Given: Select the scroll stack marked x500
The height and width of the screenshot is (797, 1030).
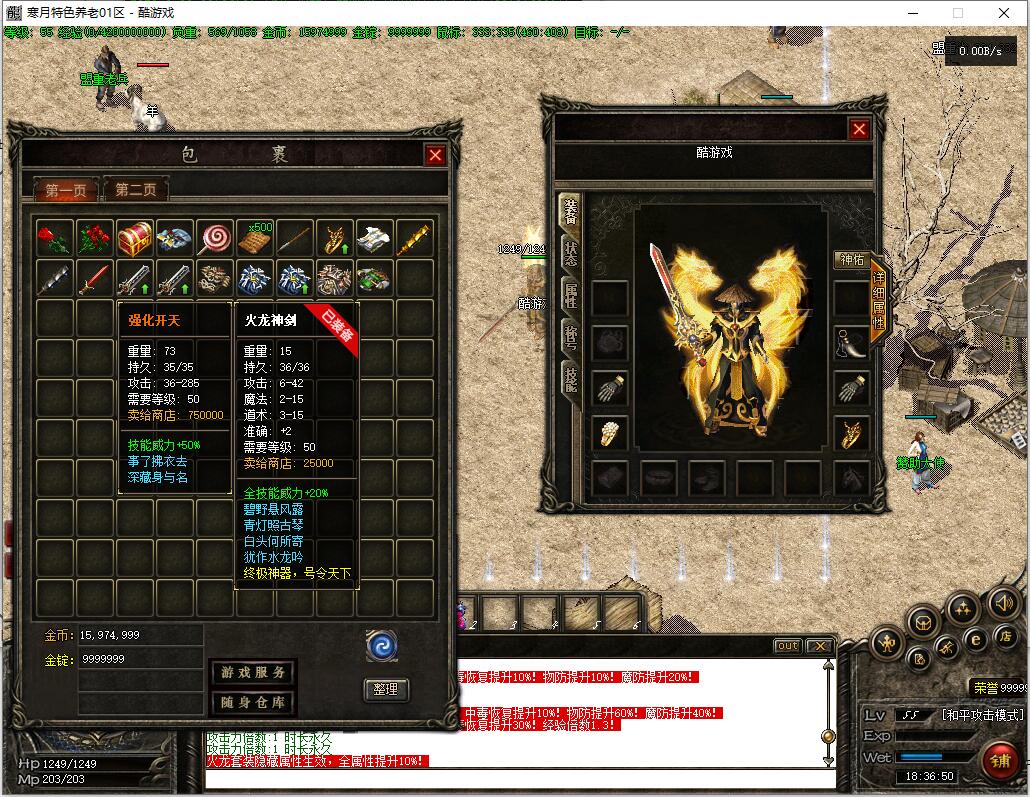Looking at the screenshot, I should 254,238.
